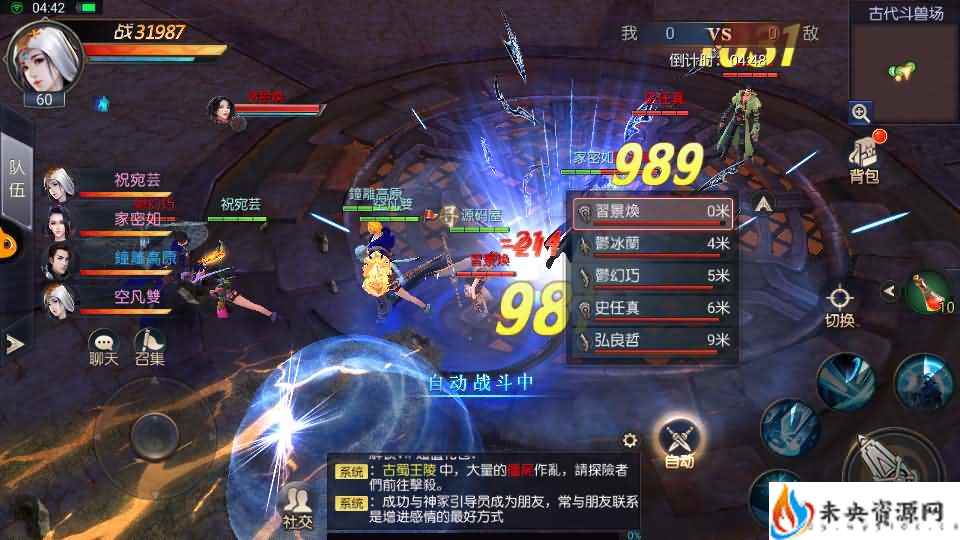Screen dimensions: 960x540
Task: Open the 聊天 chat button
Action: point(103,346)
